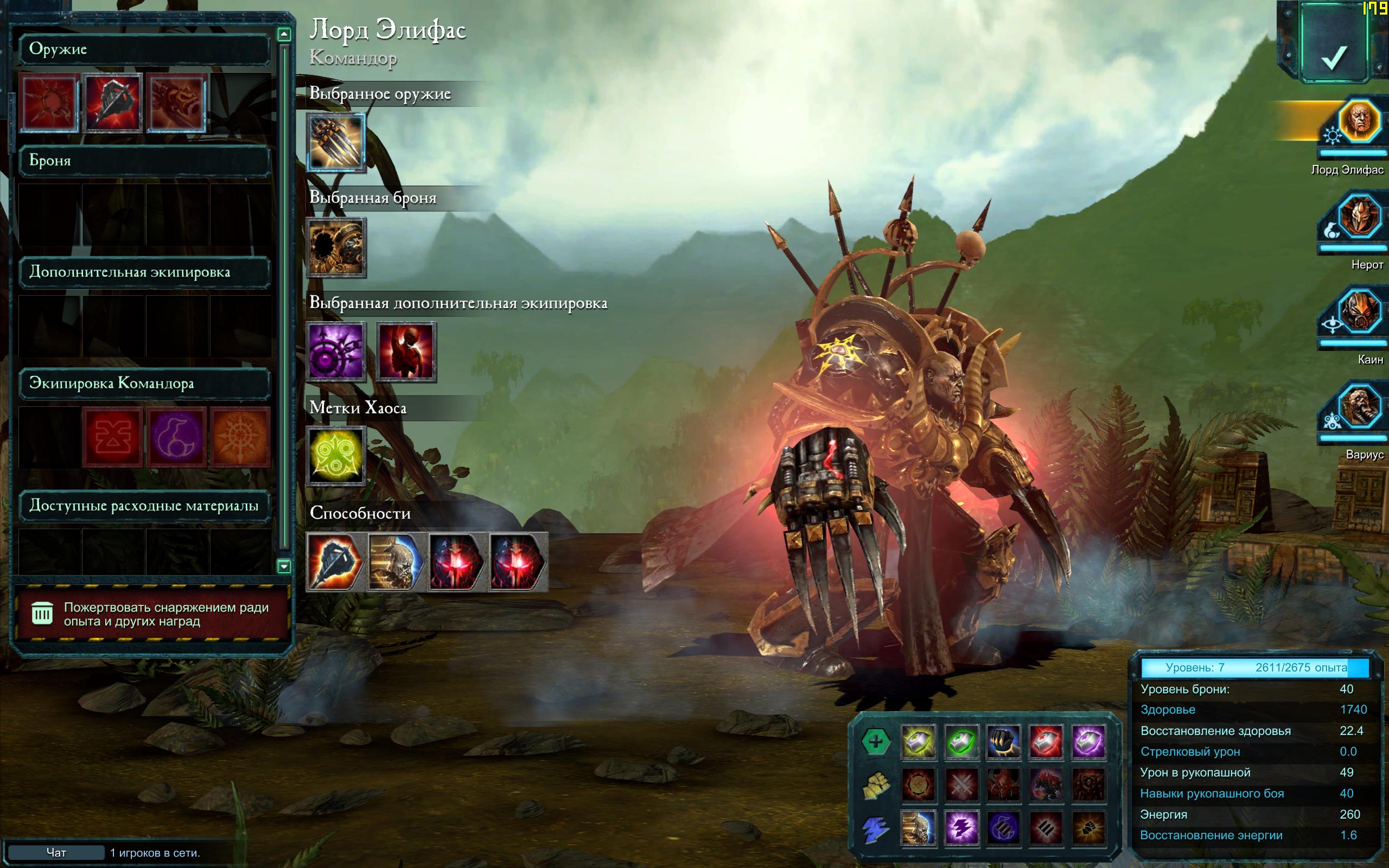The height and width of the screenshot is (868, 1389).
Task: Pick the Вариус squad portrait
Action: coord(1359,406)
